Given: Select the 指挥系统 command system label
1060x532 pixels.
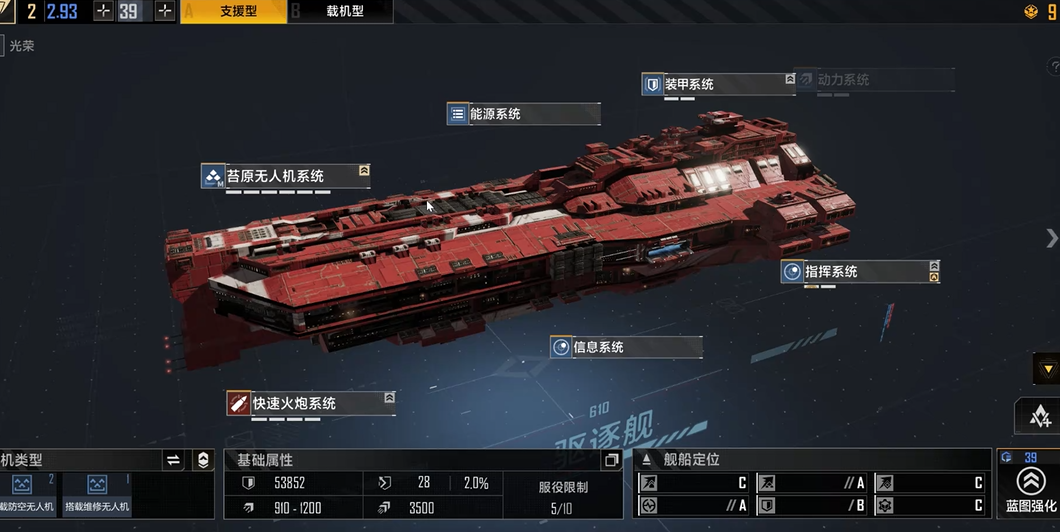Looking at the screenshot, I should 859,271.
